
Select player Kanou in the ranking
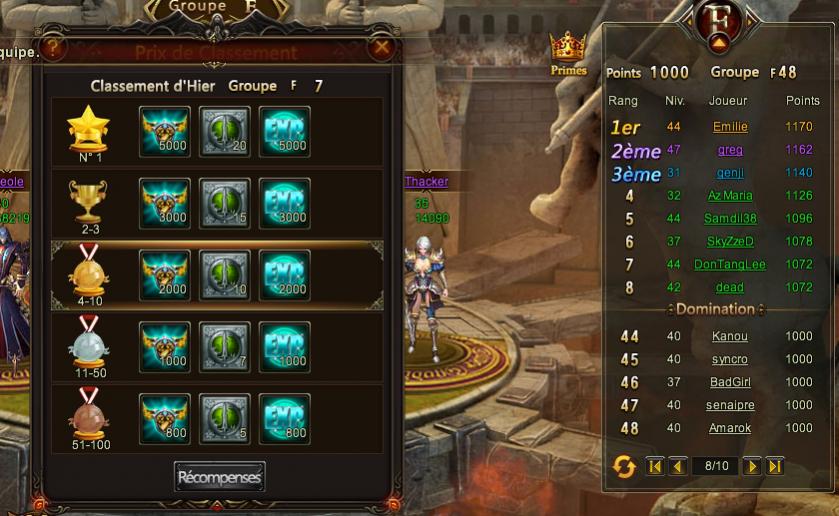730,336
